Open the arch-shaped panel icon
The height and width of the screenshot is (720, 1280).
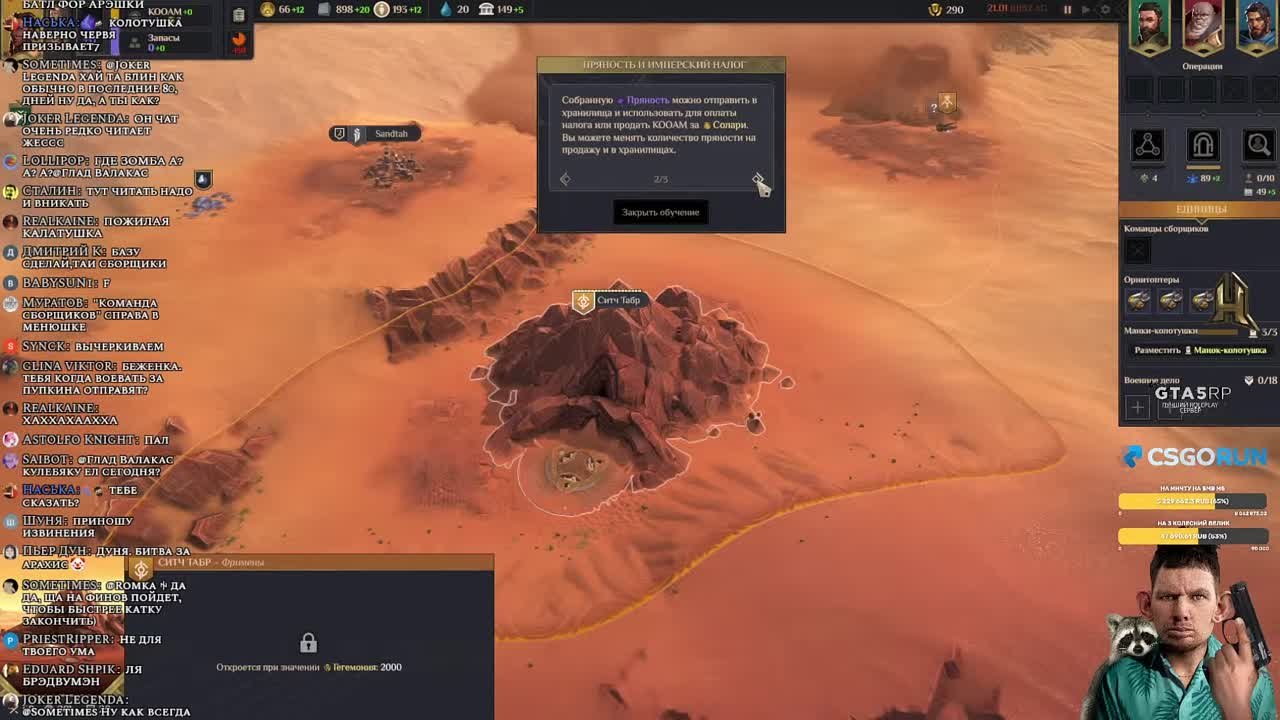coord(1202,145)
